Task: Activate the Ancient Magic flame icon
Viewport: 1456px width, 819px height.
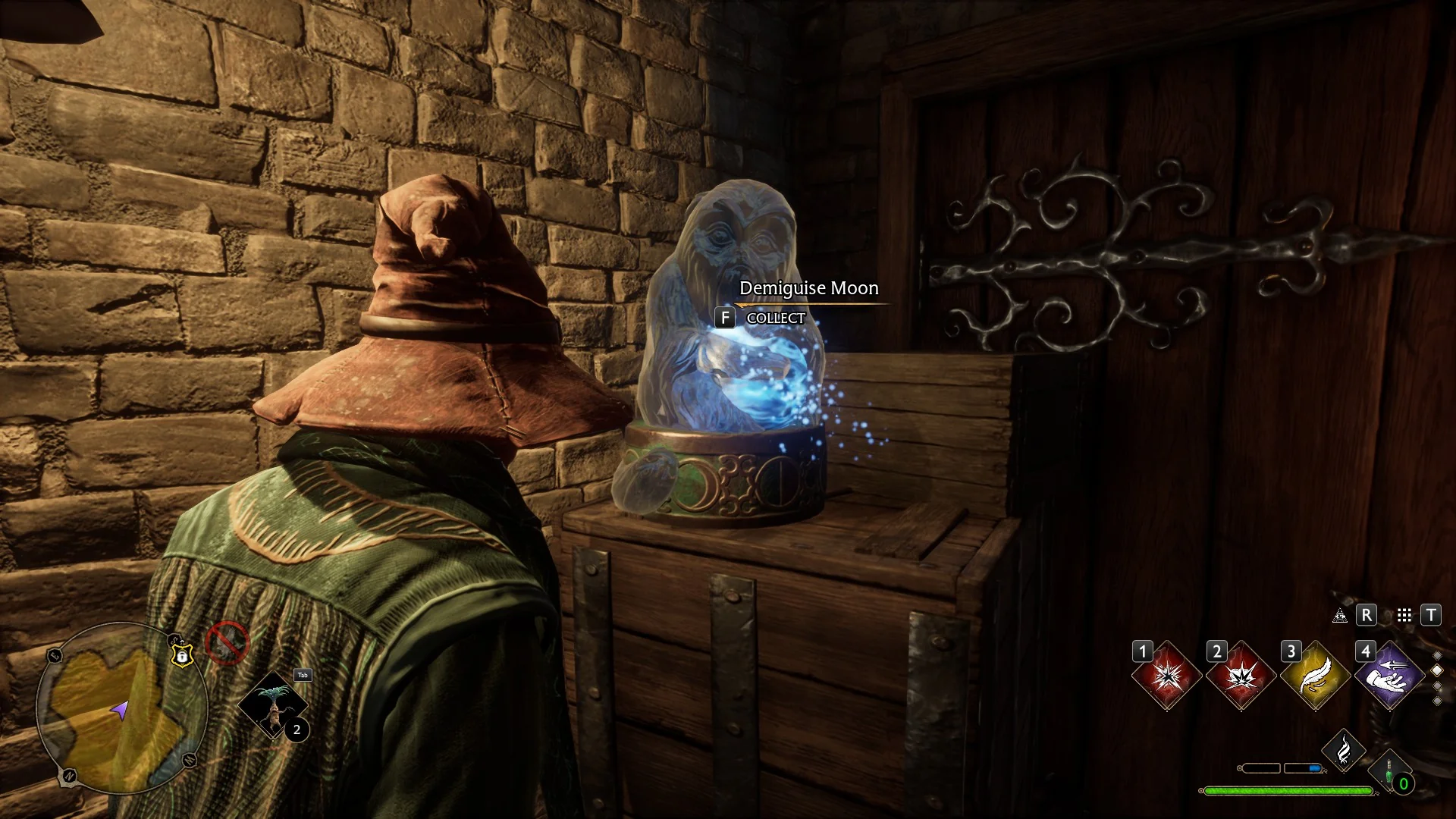Action: pos(1343,751)
